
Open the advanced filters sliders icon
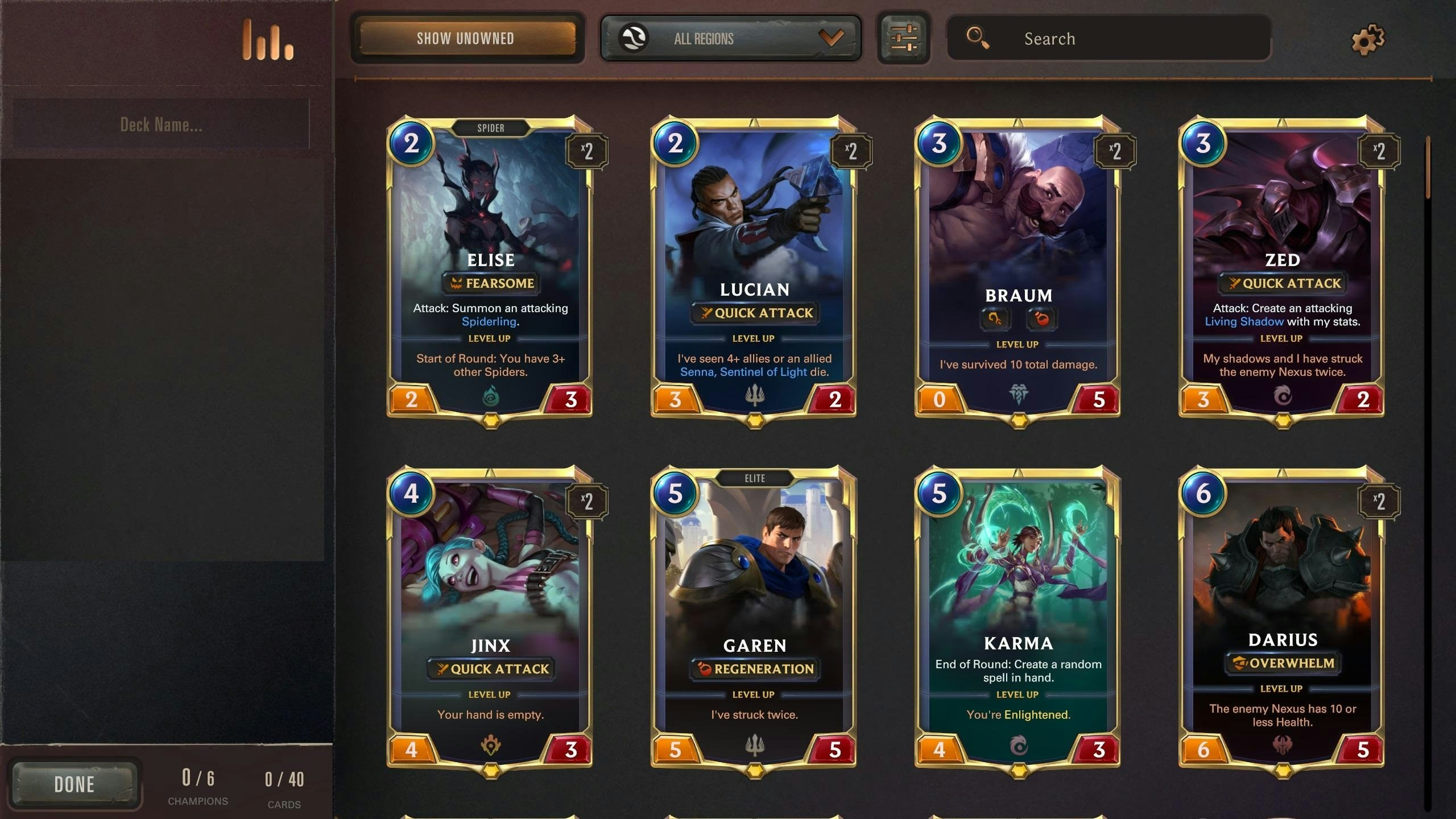pyautogui.click(x=904, y=37)
